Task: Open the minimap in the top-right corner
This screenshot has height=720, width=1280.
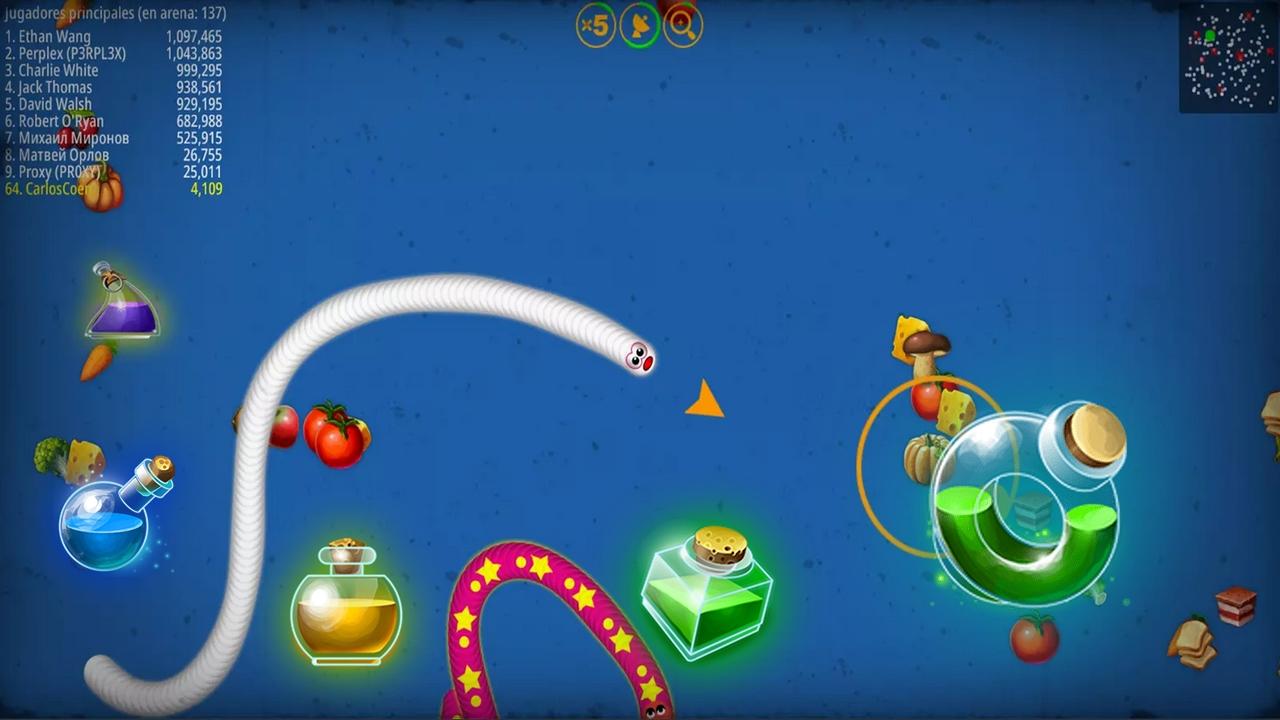Action: click(x=1229, y=56)
